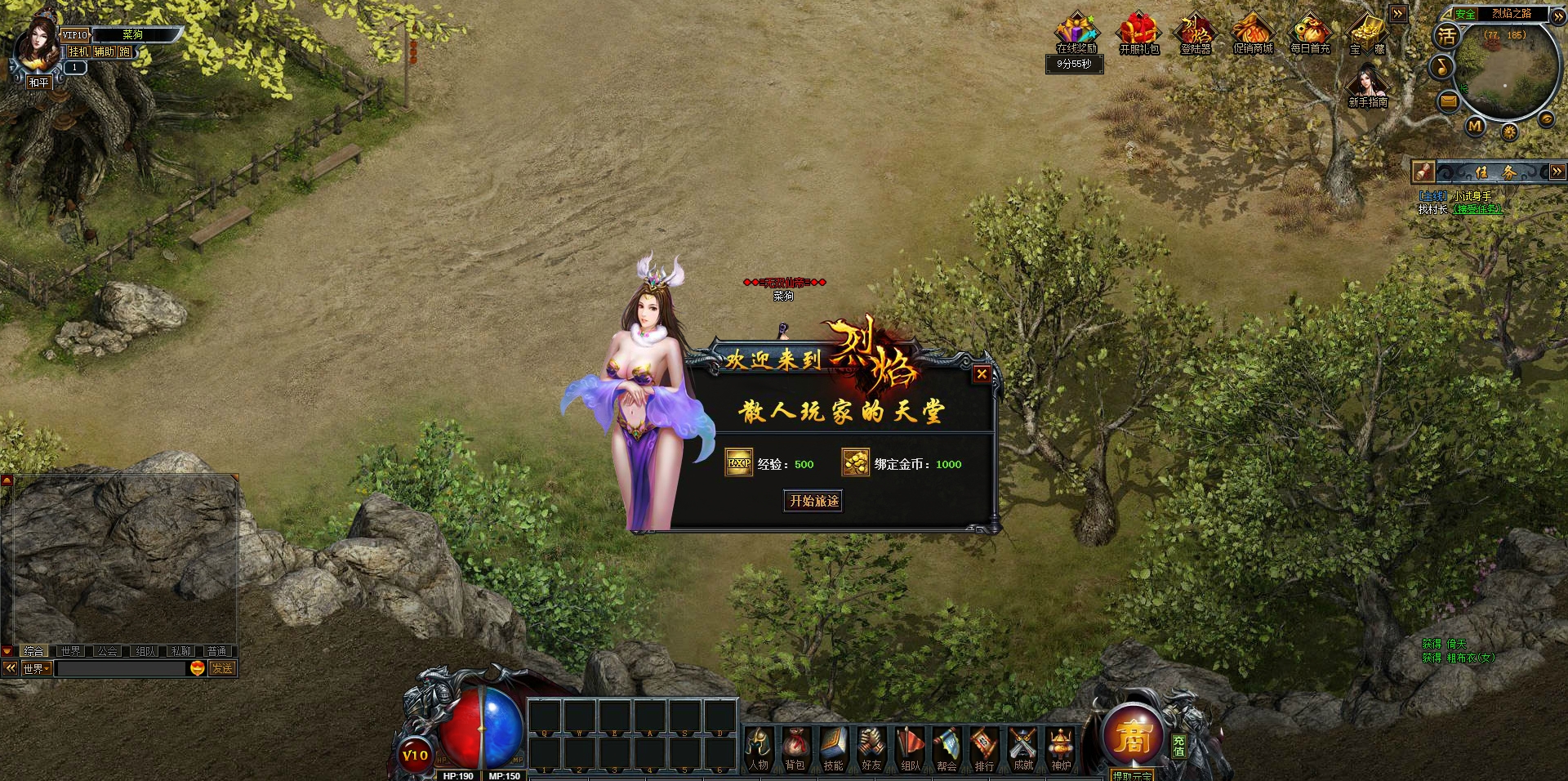Image resolution: width=1568 pixels, height=781 pixels.
Task: Click the 接受任务 accept quest link
Action: tap(1477, 209)
